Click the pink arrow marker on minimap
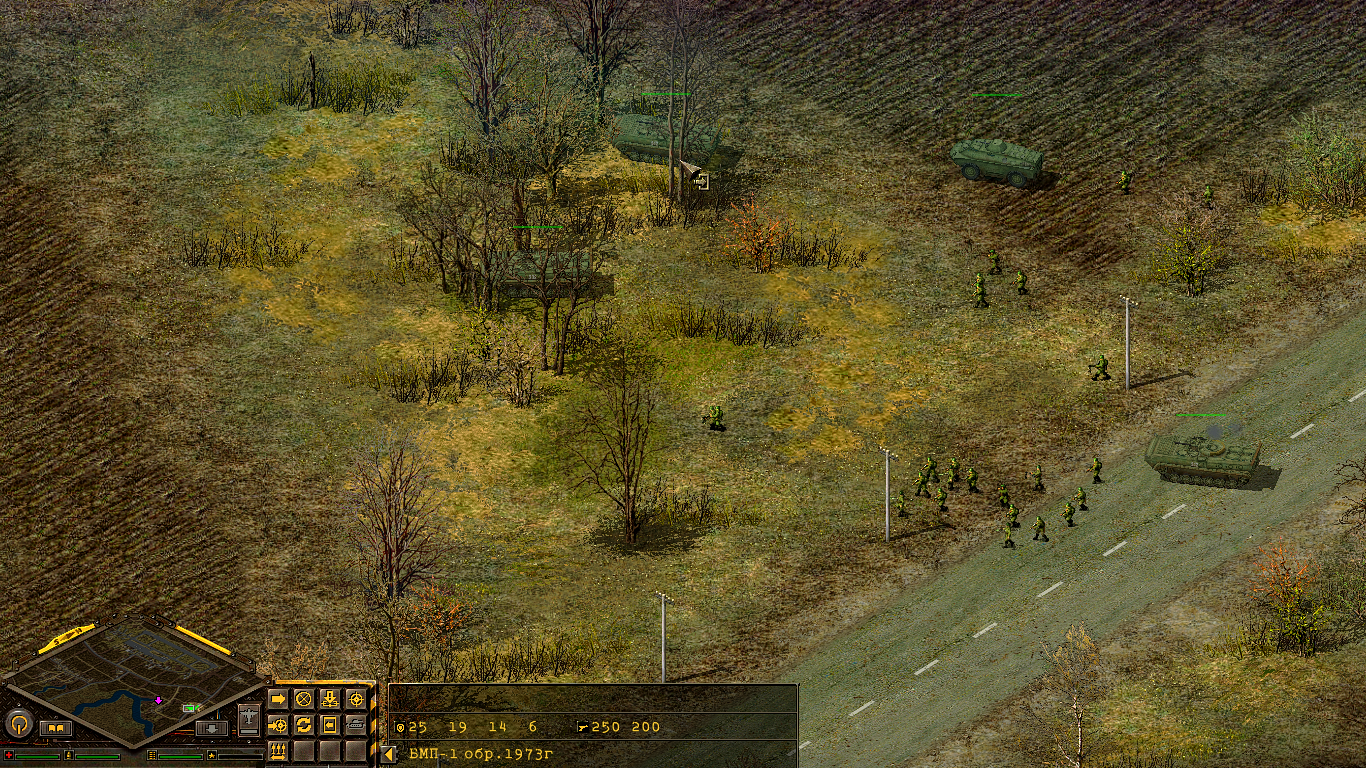The image size is (1366, 768). pyautogui.click(x=158, y=701)
